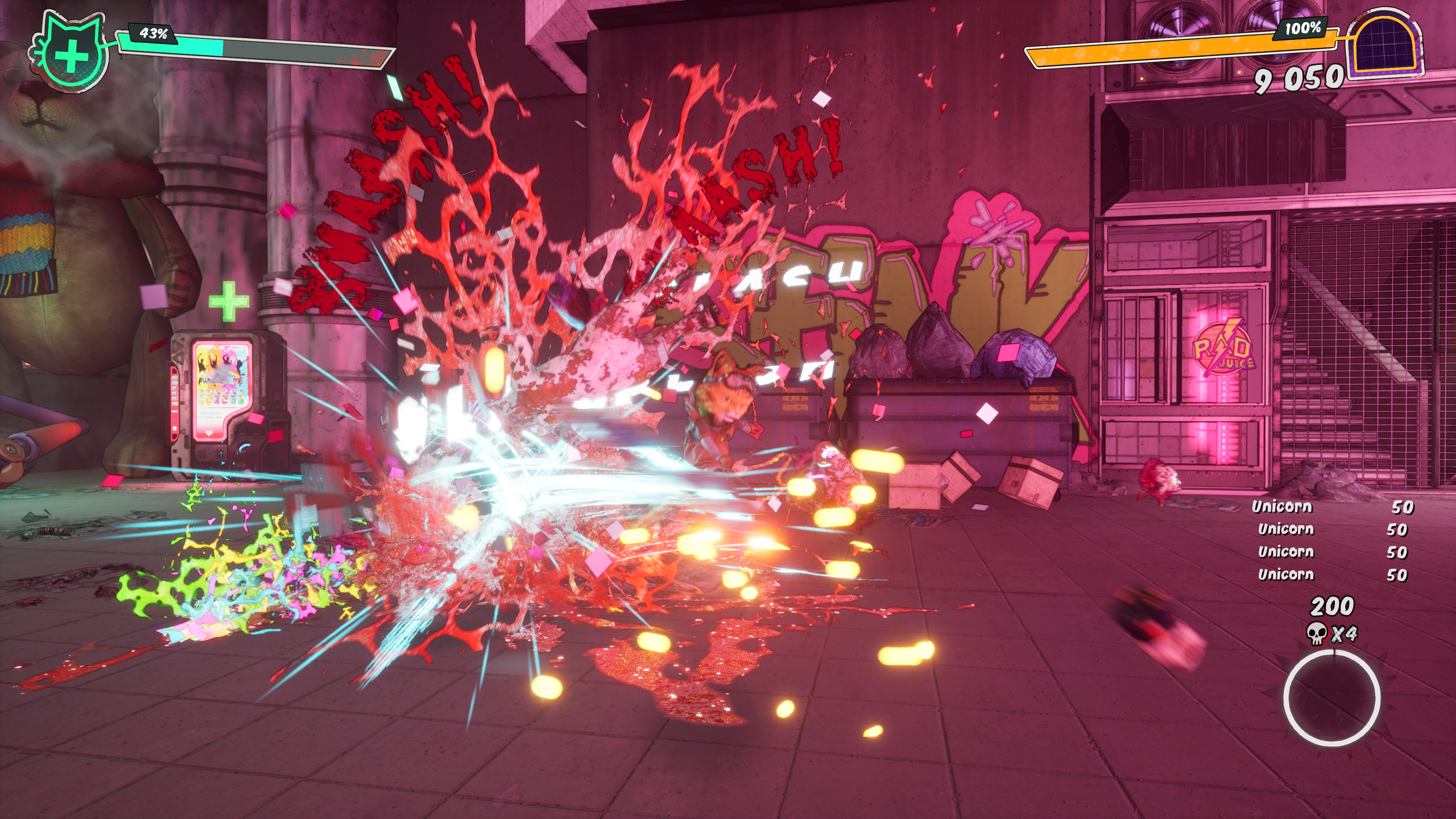This screenshot has width=1456, height=819.
Task: Click the white combo timer ring
Action: click(1331, 698)
